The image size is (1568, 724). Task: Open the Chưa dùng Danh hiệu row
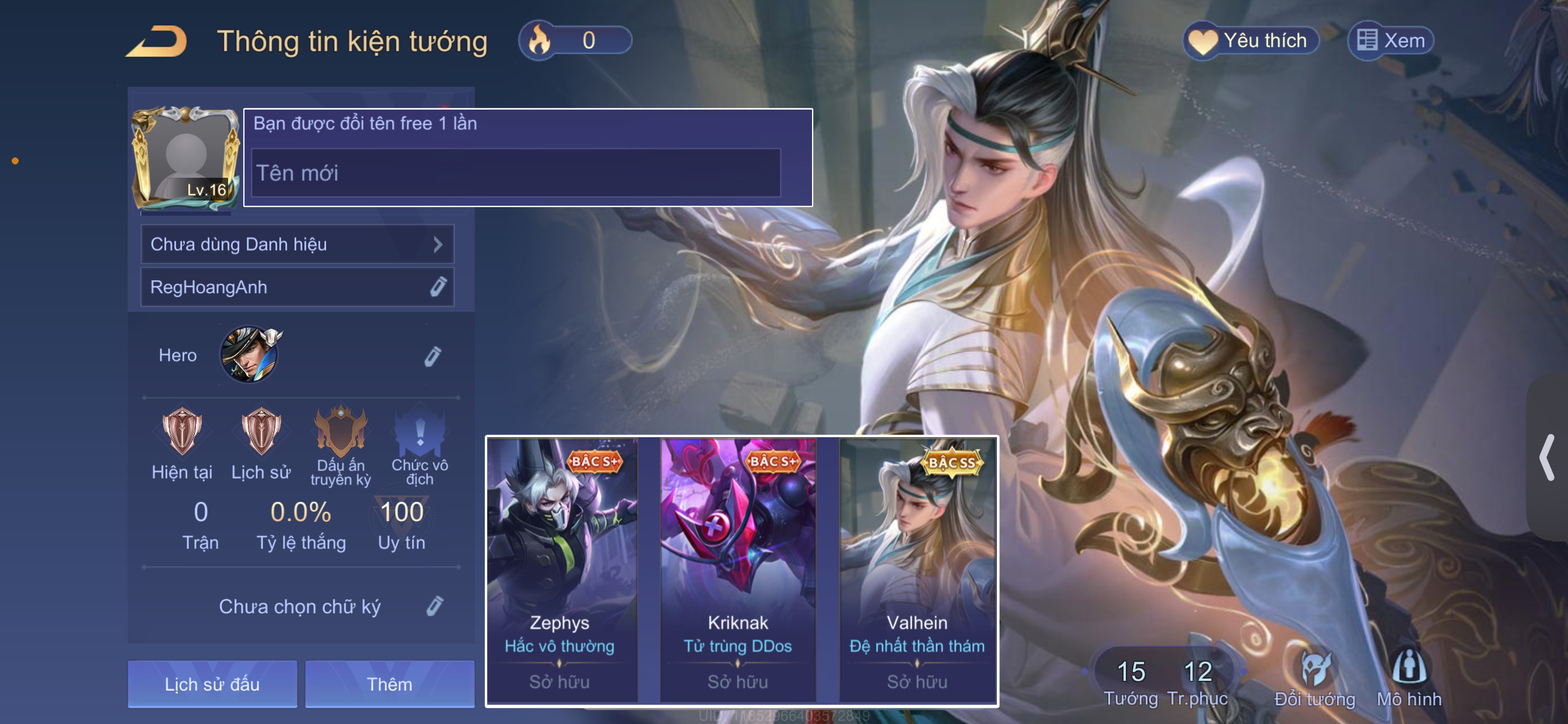297,245
